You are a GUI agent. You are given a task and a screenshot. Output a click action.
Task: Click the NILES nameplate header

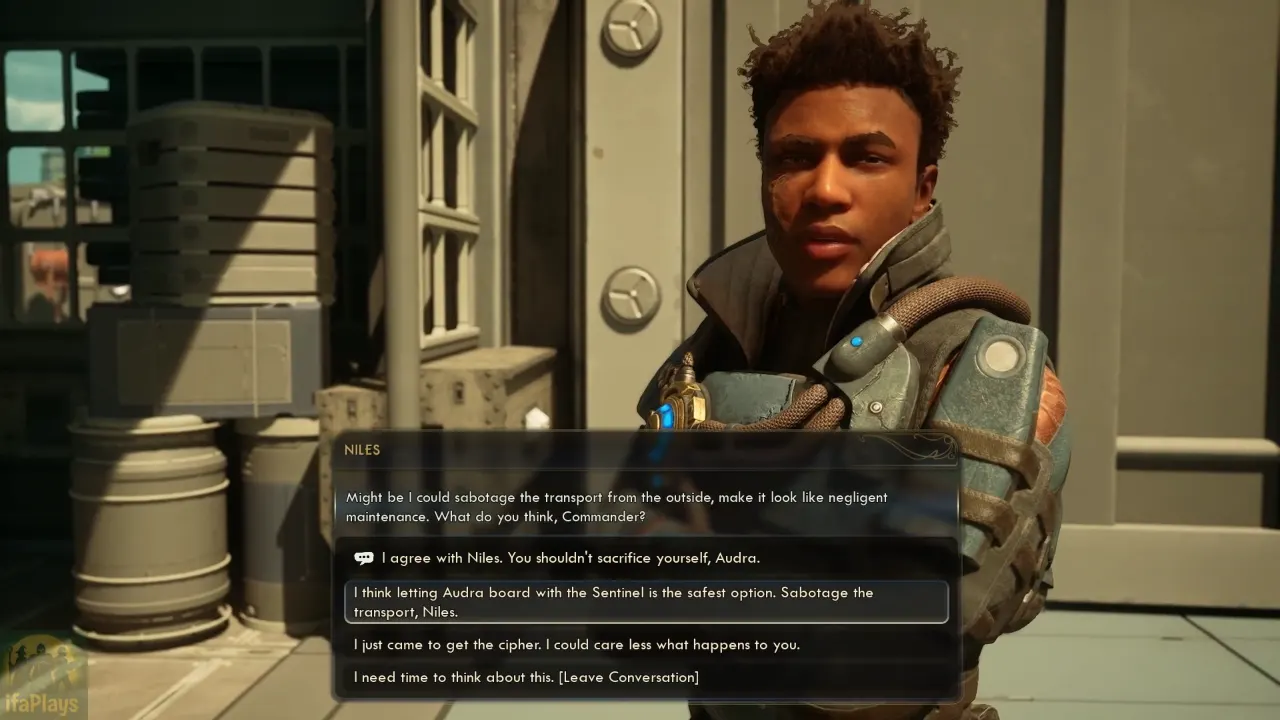pyautogui.click(x=362, y=450)
